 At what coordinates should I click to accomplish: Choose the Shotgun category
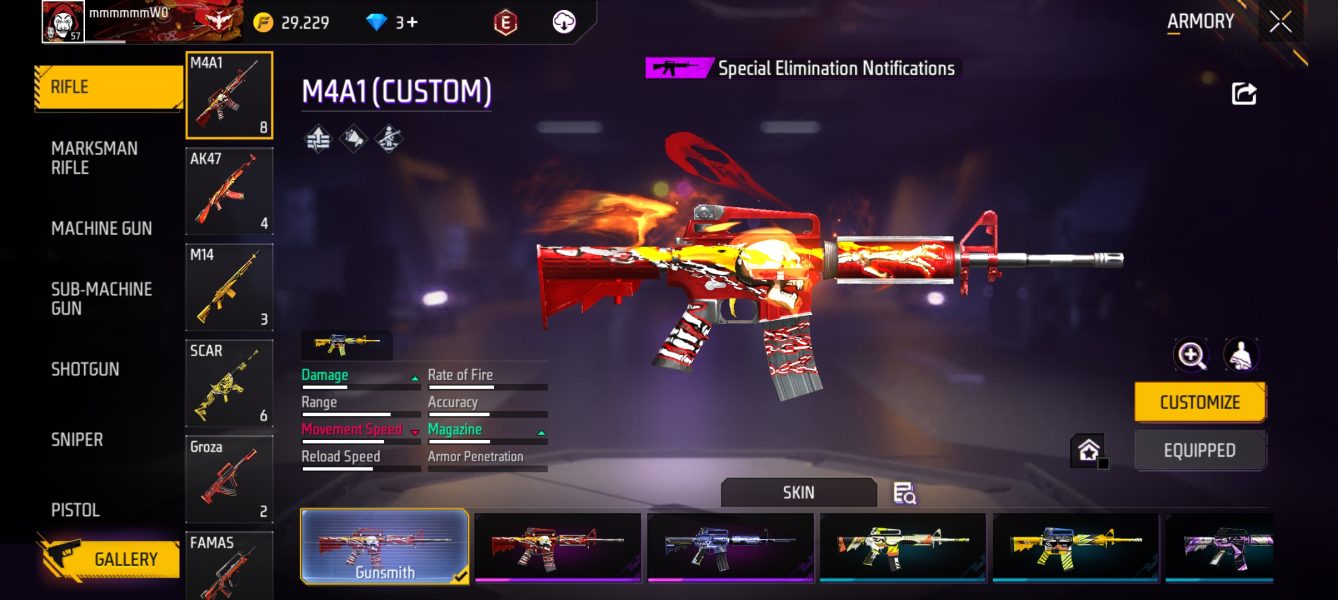coord(85,369)
